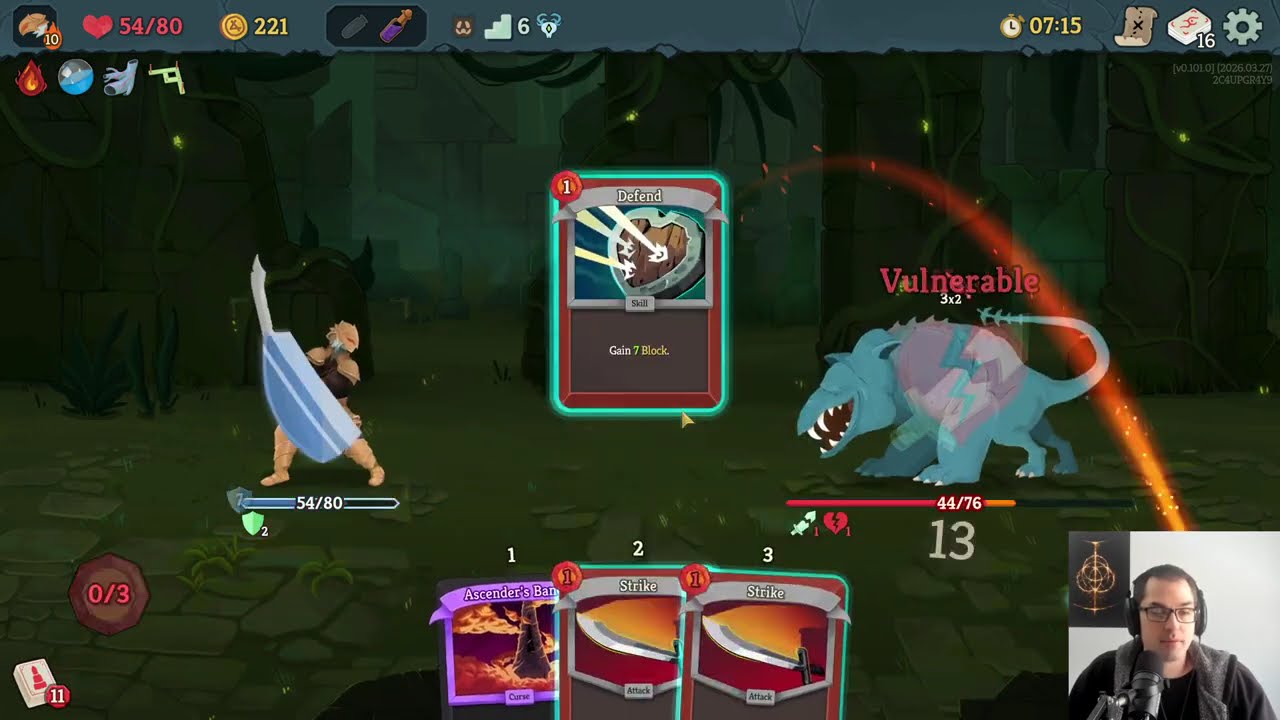This screenshot has height=720, width=1280.
Task: Inspect the grey coral-shaped relic
Action: click(x=120, y=78)
